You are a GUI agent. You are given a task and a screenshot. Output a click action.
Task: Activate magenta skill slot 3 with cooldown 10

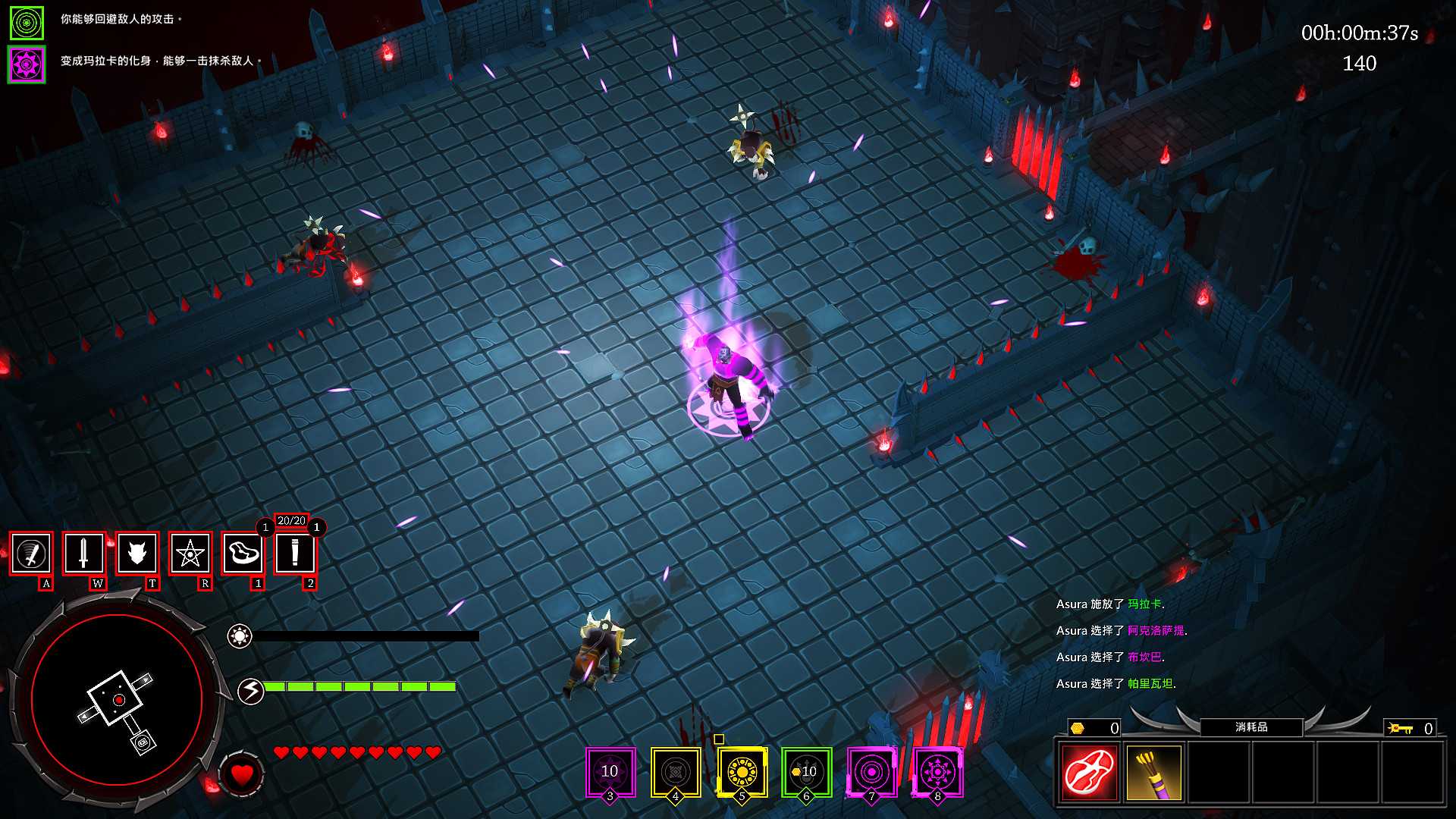610,772
